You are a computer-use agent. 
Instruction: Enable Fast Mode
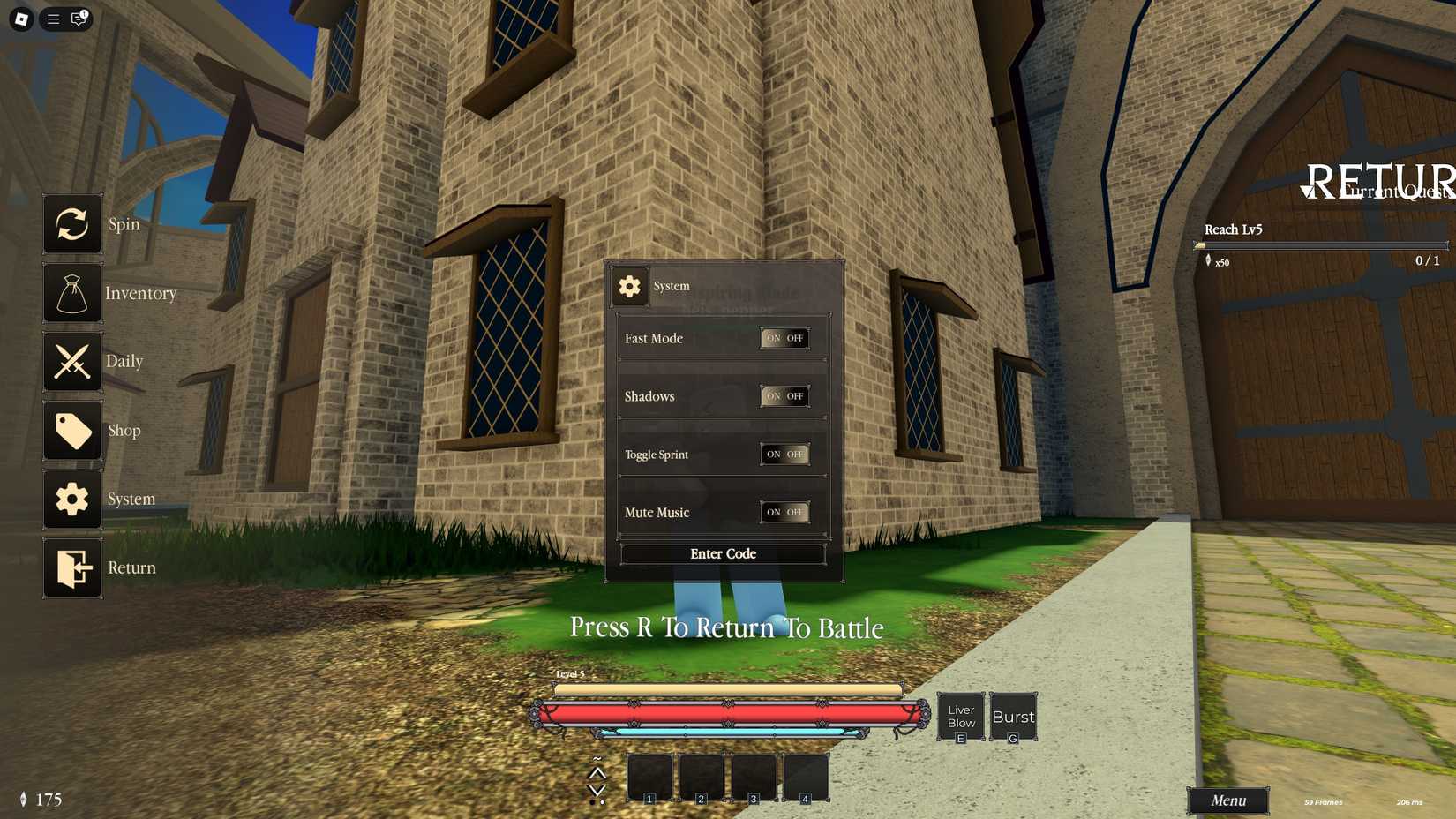[x=772, y=338]
